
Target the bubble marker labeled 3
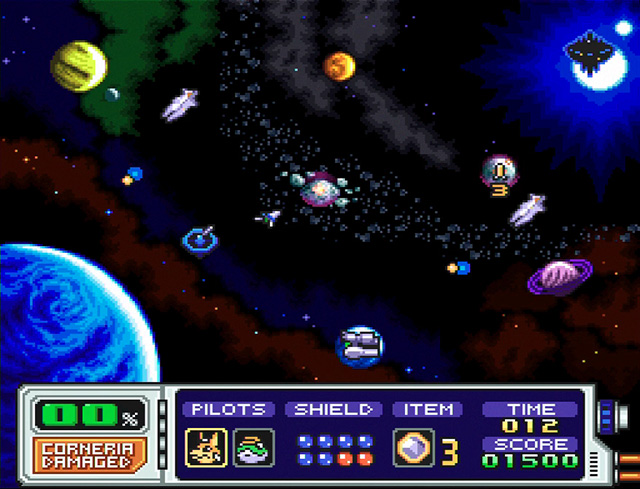[x=498, y=173]
